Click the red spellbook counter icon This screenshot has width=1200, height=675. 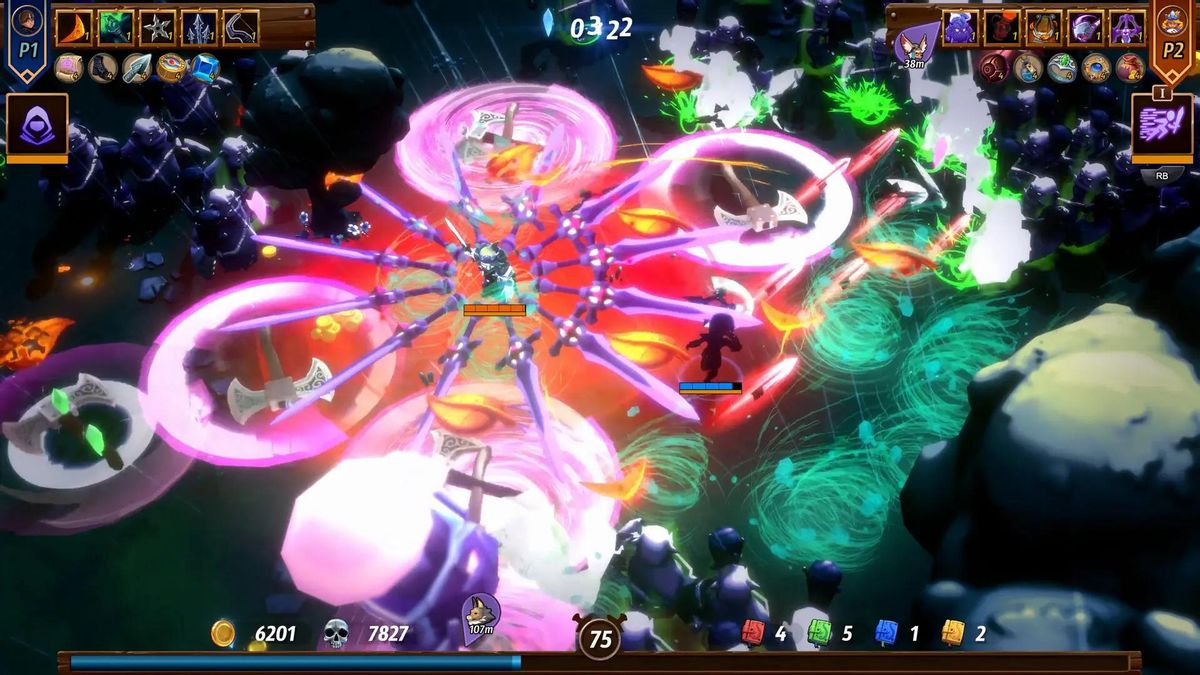click(753, 633)
